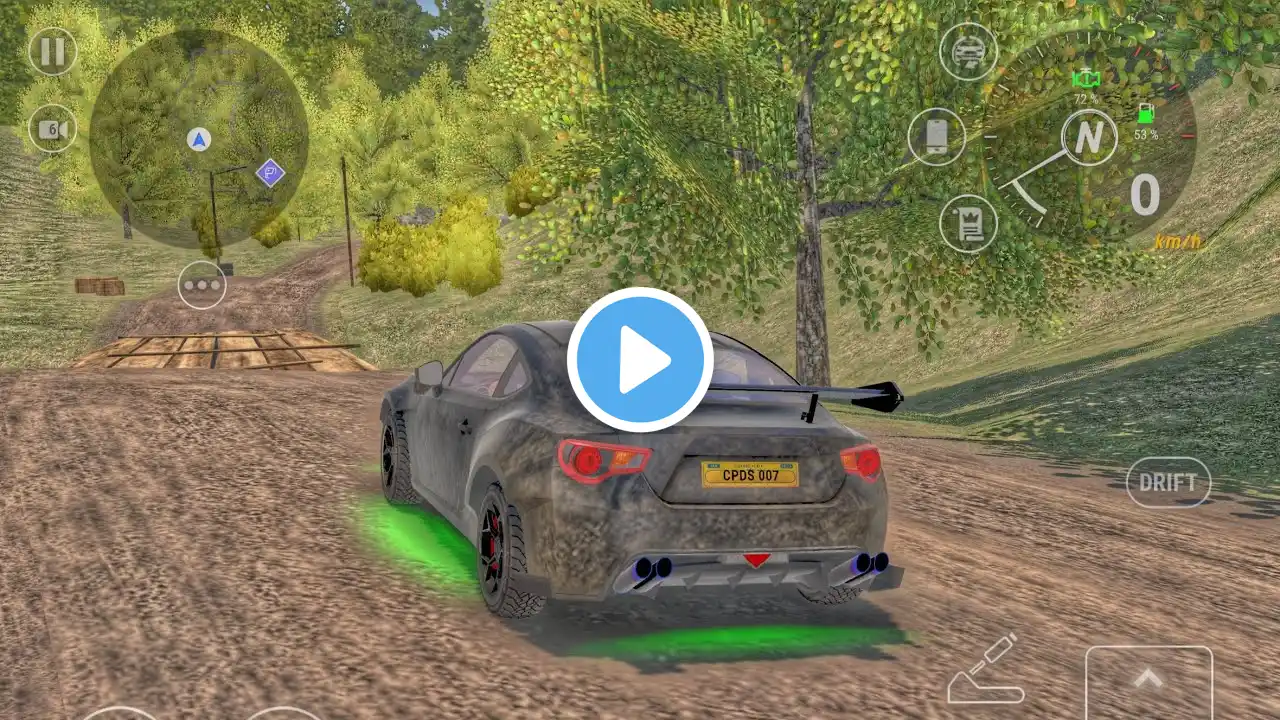Open the smartphone menu
Viewport: 1280px width, 720px height.
[x=937, y=137]
